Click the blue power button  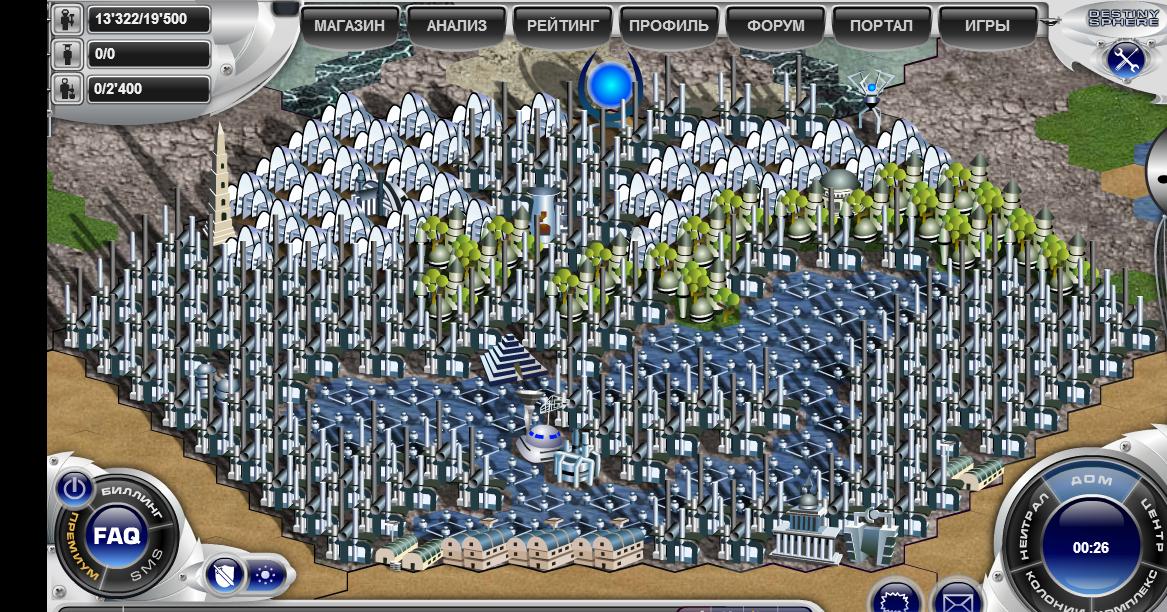(73, 488)
